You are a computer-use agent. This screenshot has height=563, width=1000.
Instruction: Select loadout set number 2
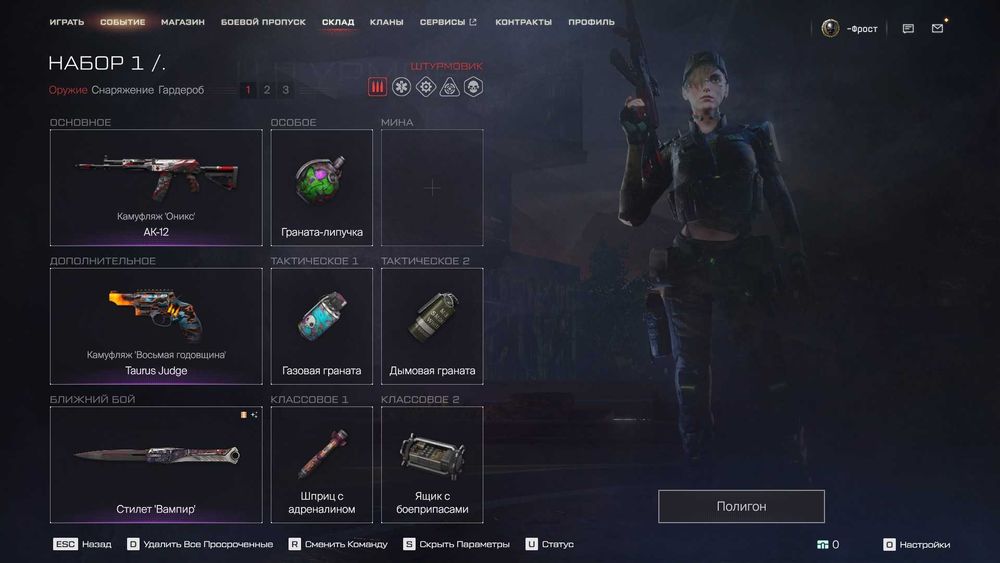(267, 90)
